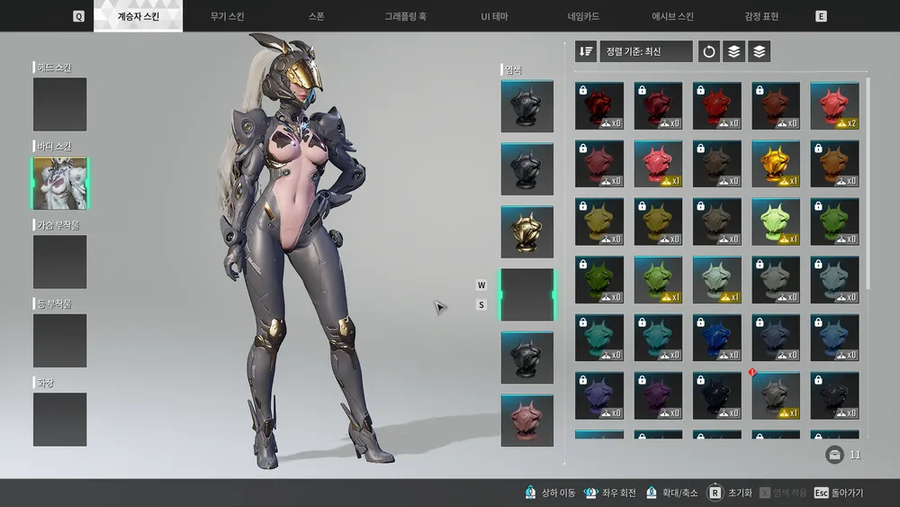The width and height of the screenshot is (900, 507).
Task: Select the empty 가슴 부착물 slot
Action: click(x=60, y=262)
